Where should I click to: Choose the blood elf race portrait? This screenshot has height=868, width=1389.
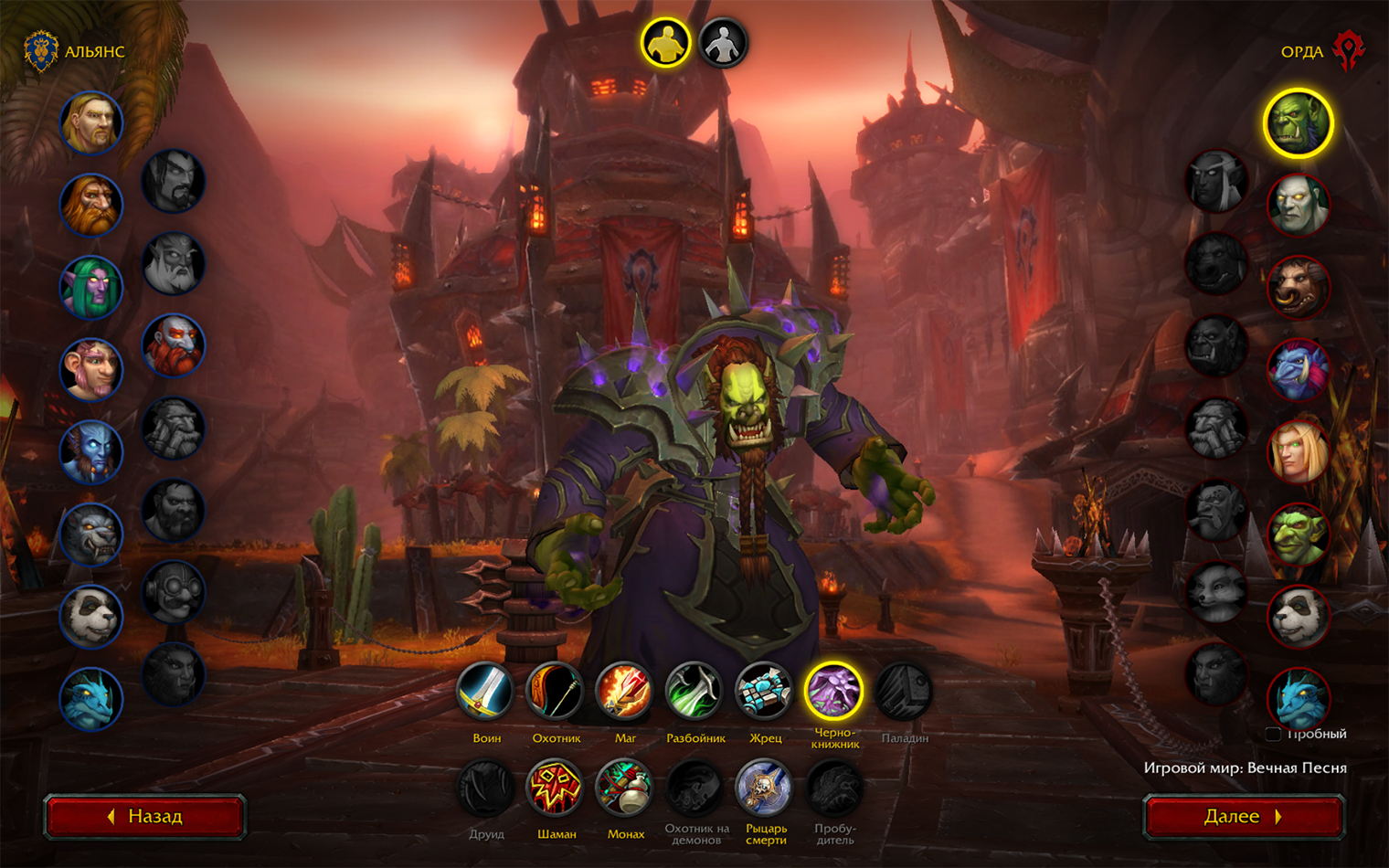point(1299,452)
